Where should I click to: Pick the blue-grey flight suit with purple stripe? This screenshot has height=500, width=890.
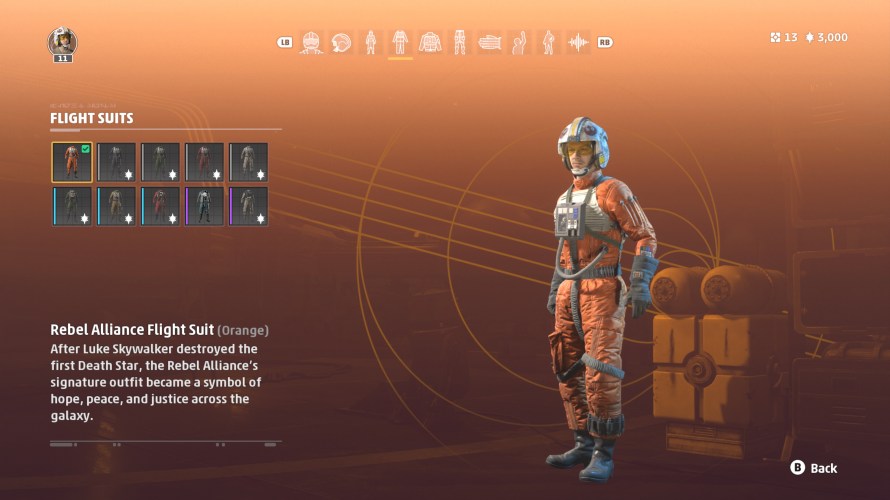click(204, 206)
